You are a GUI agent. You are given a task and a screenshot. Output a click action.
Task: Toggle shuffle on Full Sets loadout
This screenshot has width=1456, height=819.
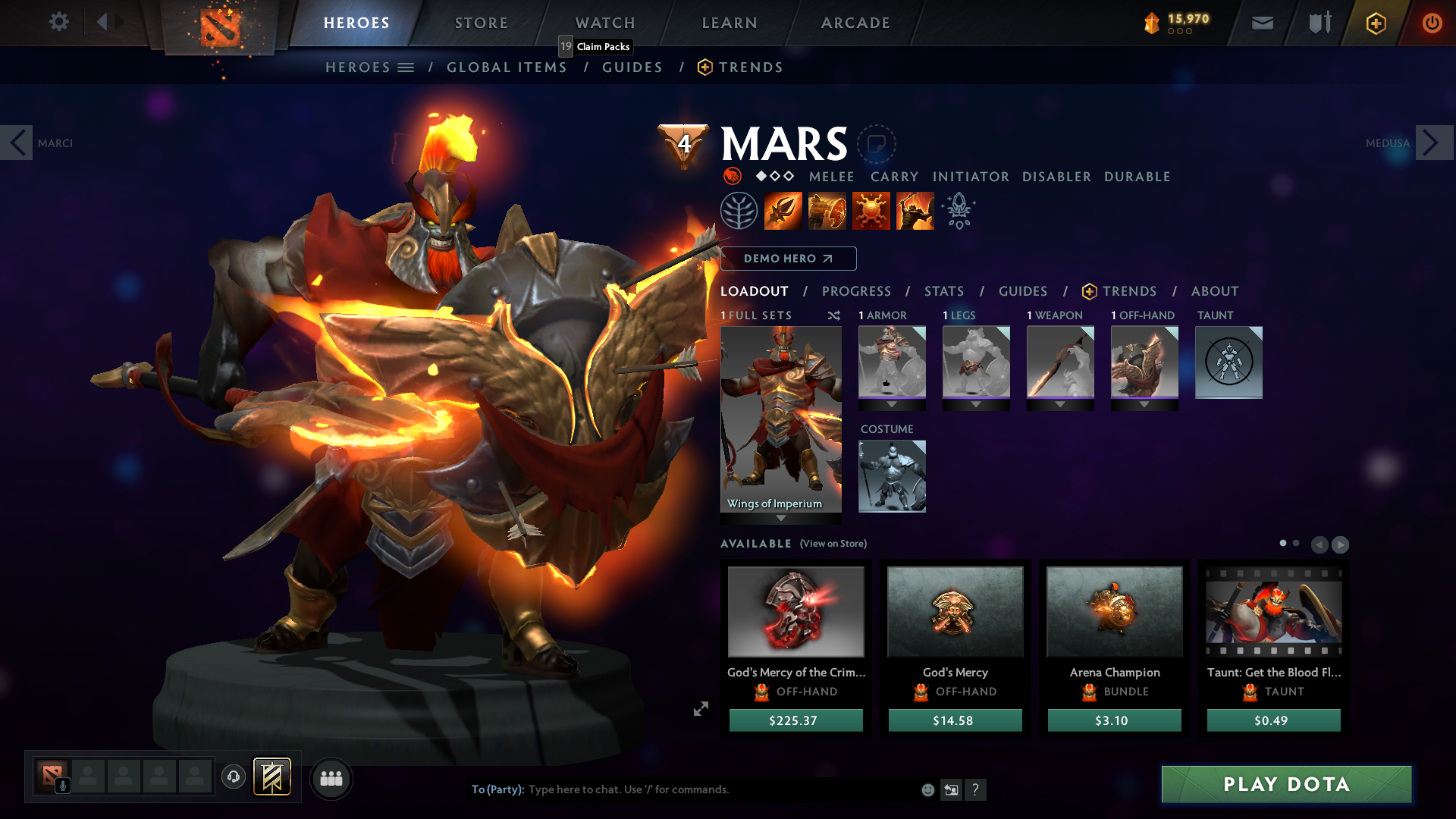coord(833,315)
